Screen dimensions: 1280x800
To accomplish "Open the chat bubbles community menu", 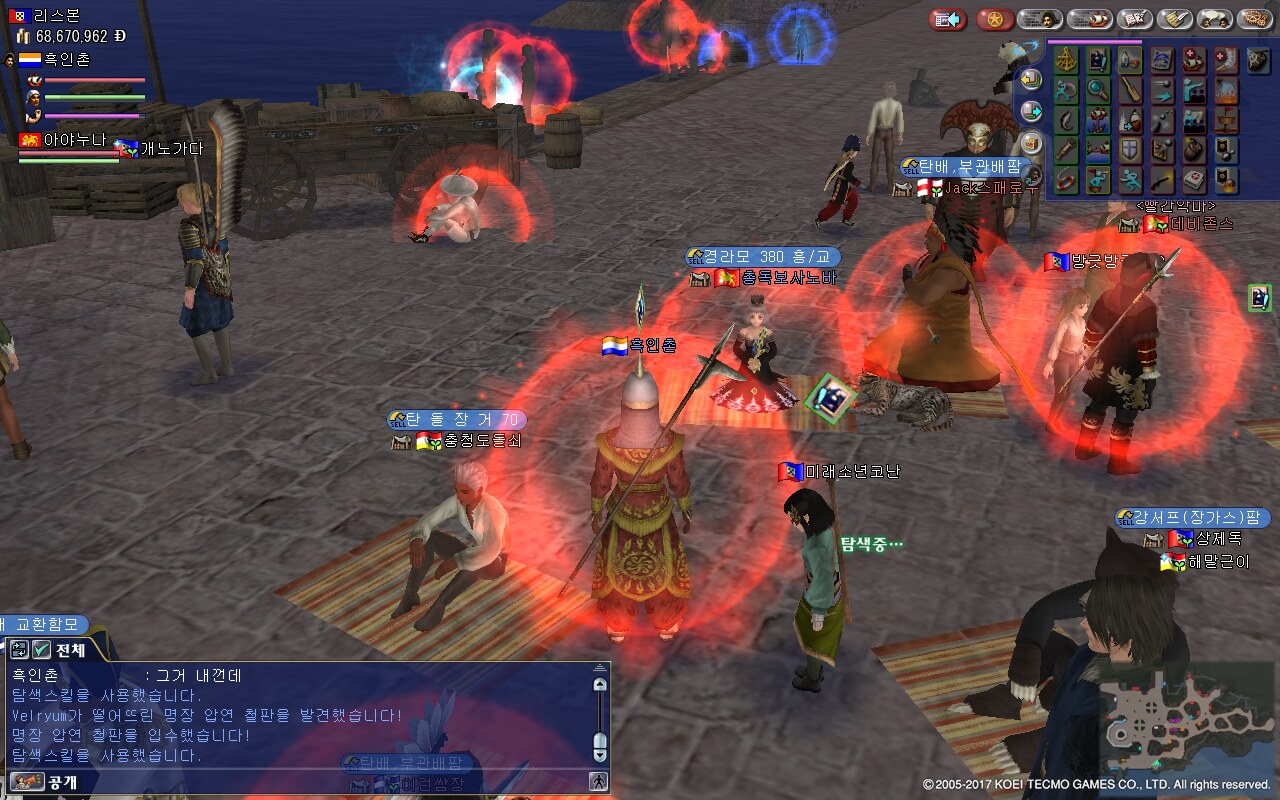I will pyautogui.click(x=1214, y=19).
